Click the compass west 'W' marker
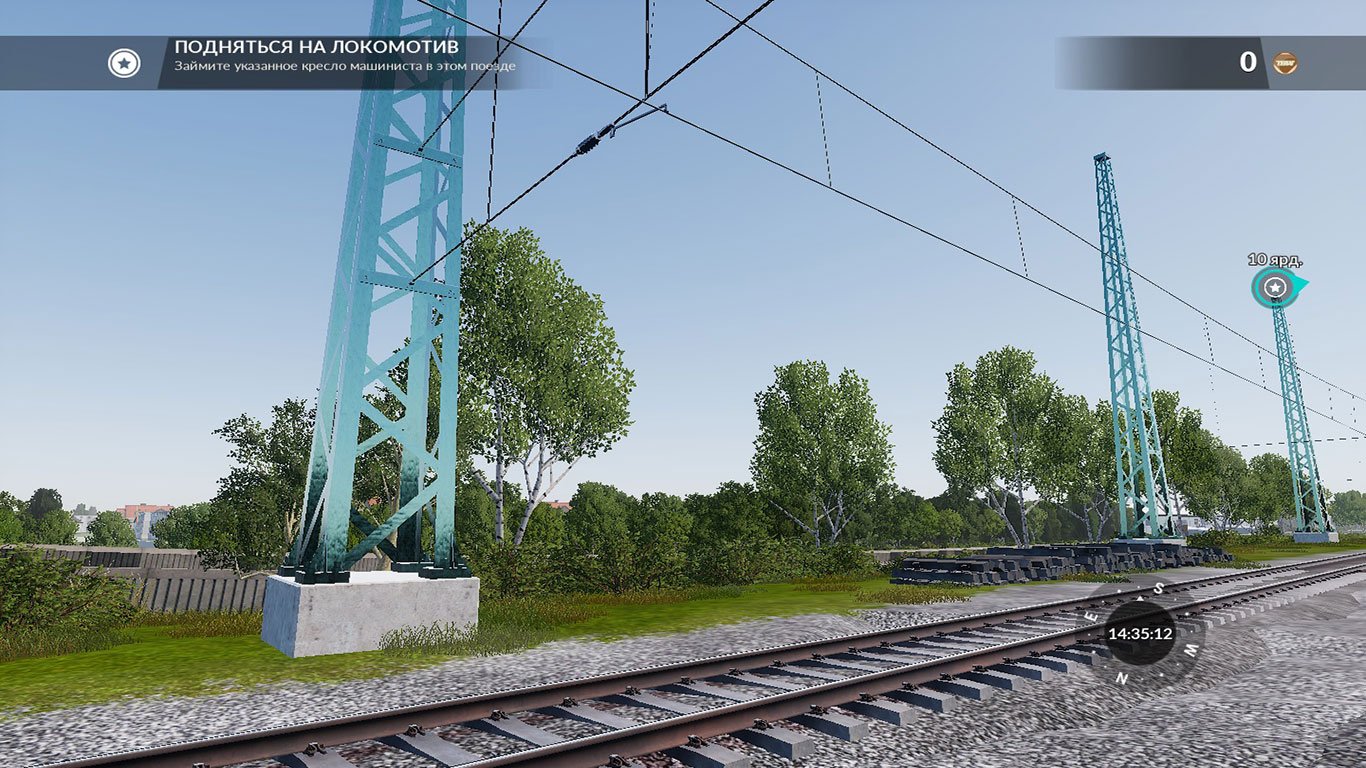Image resolution: width=1366 pixels, height=768 pixels. [x=1191, y=650]
